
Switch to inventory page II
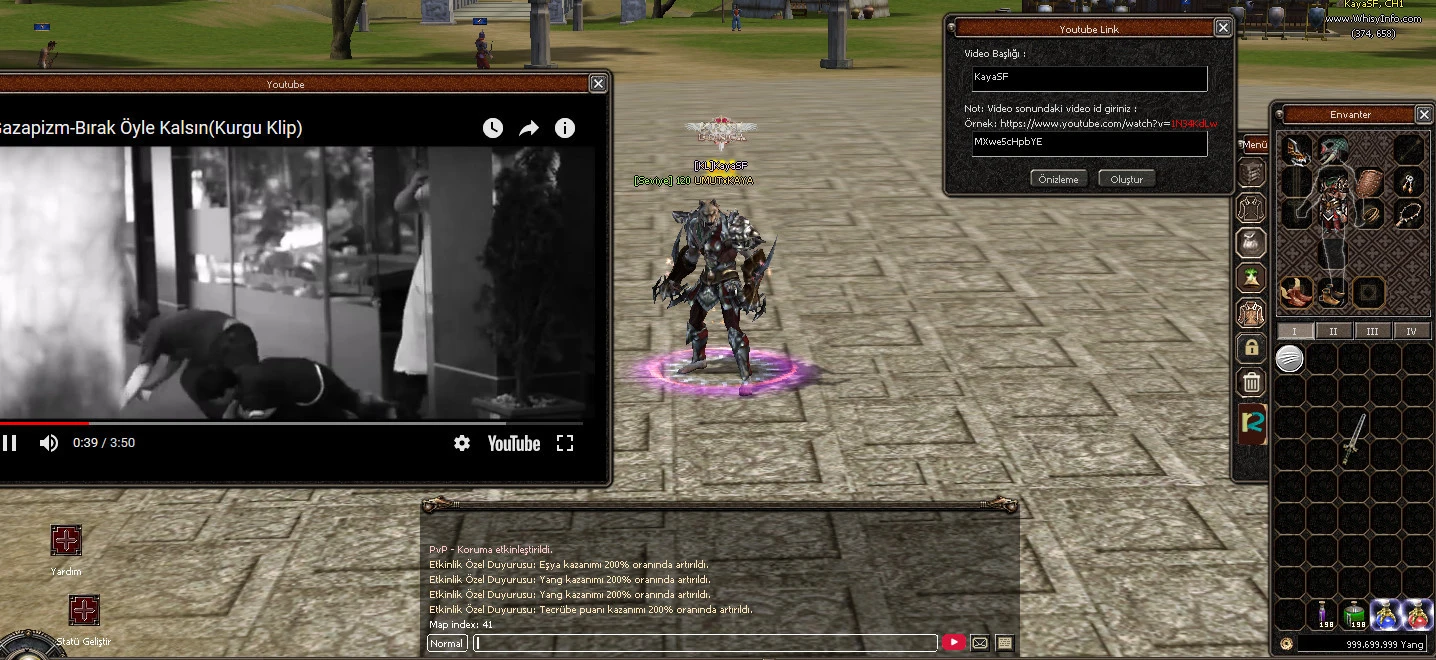(1333, 331)
